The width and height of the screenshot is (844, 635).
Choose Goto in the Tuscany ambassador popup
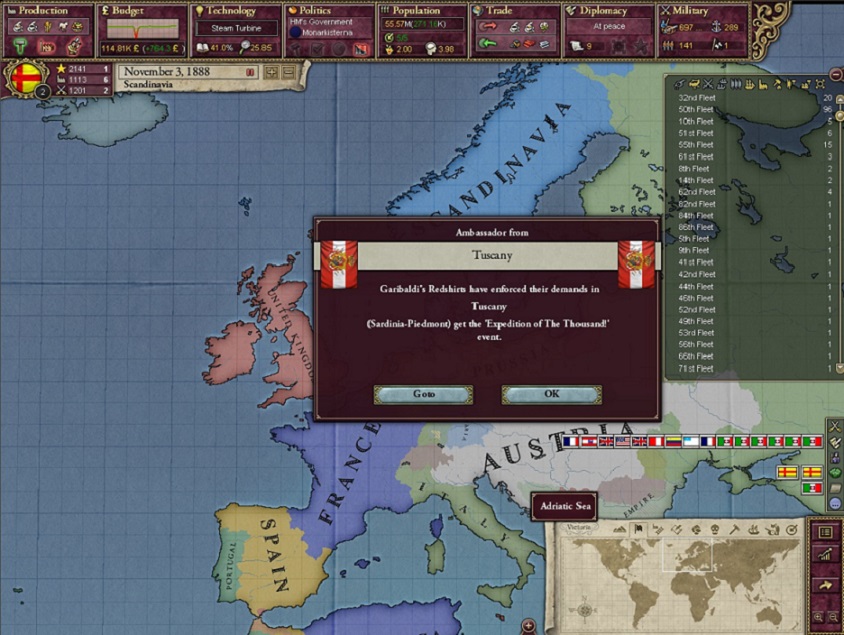pyautogui.click(x=423, y=394)
